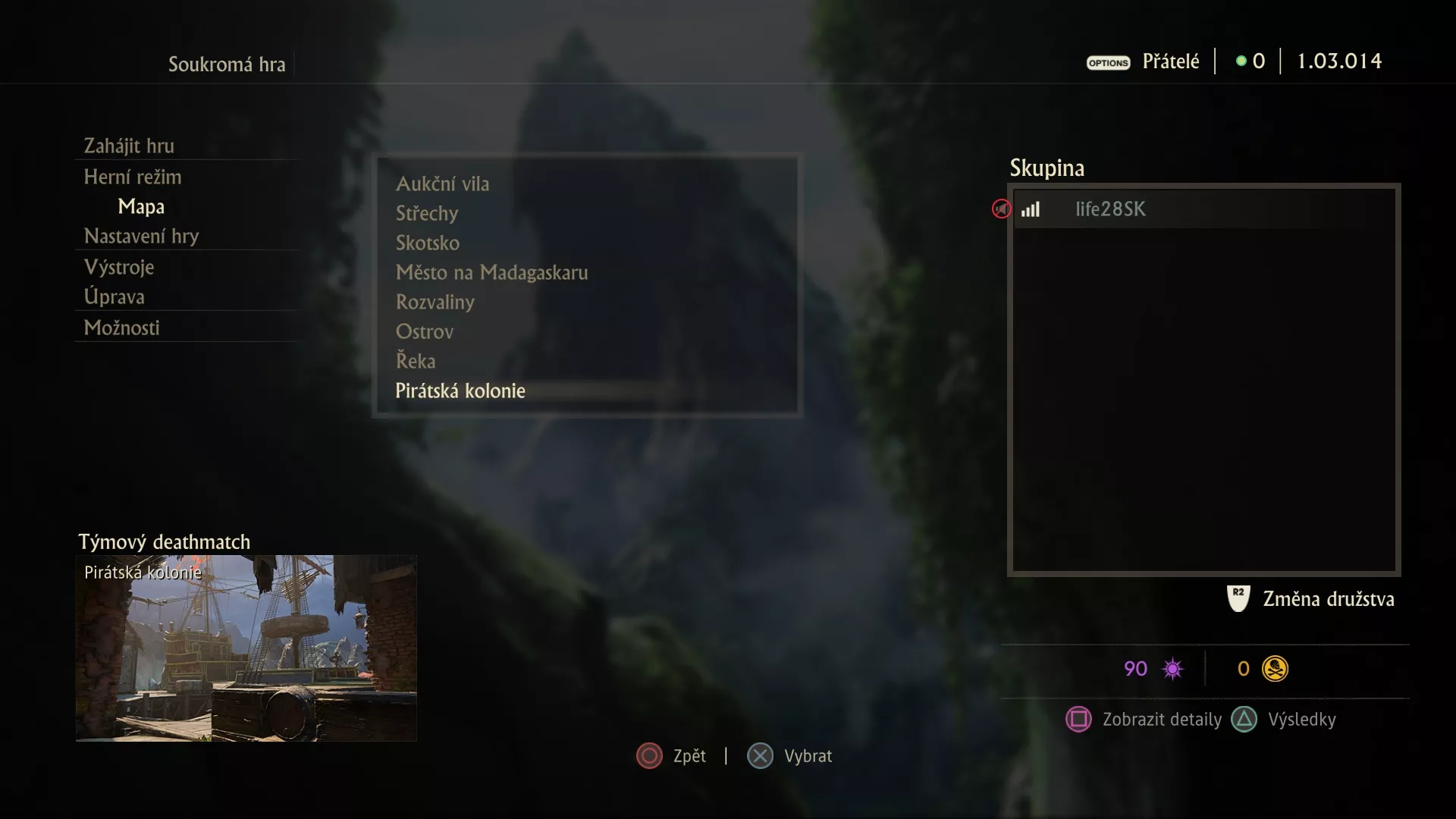Select the Střechy map
Screen dimensions: 1456x819
(427, 213)
